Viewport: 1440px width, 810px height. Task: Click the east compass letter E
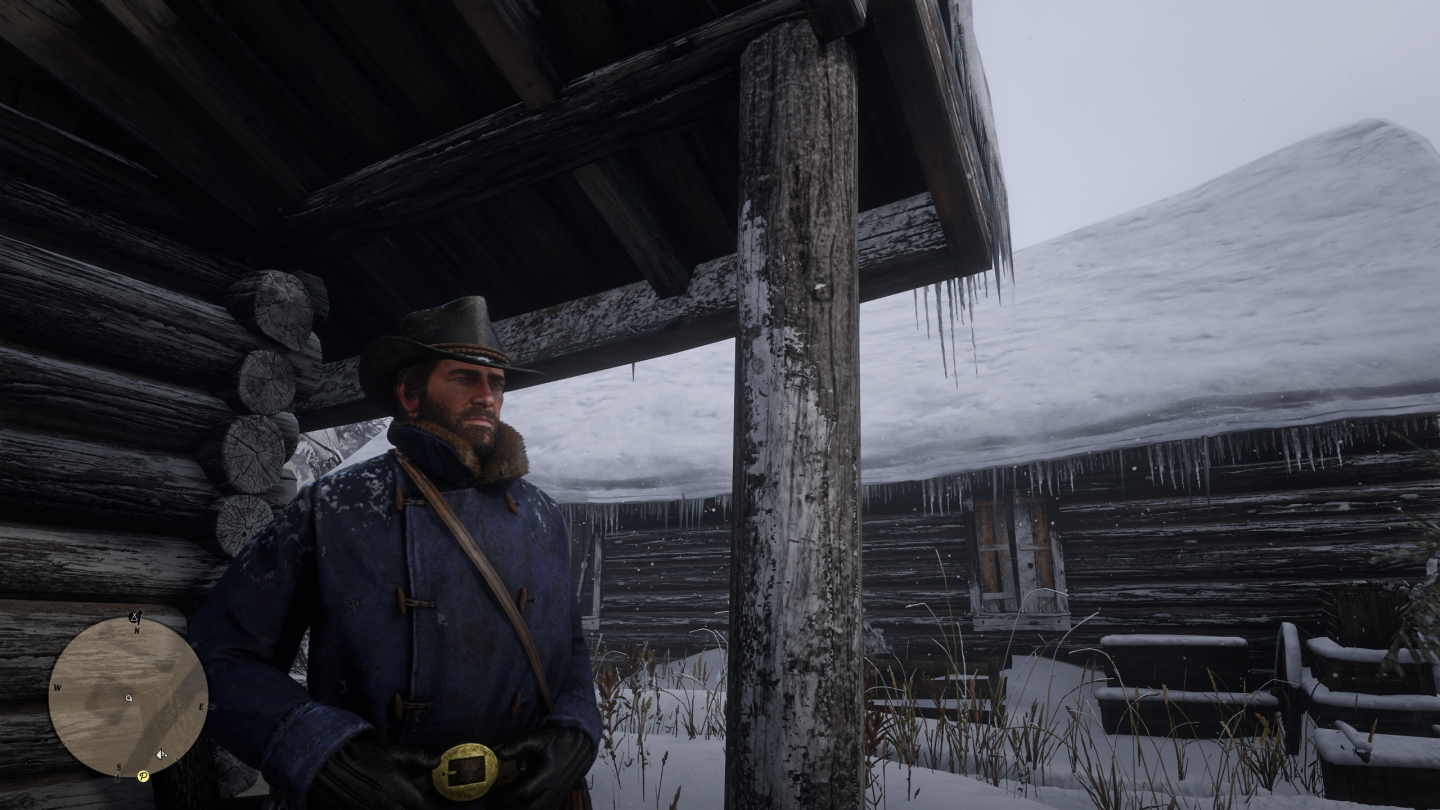click(x=202, y=706)
